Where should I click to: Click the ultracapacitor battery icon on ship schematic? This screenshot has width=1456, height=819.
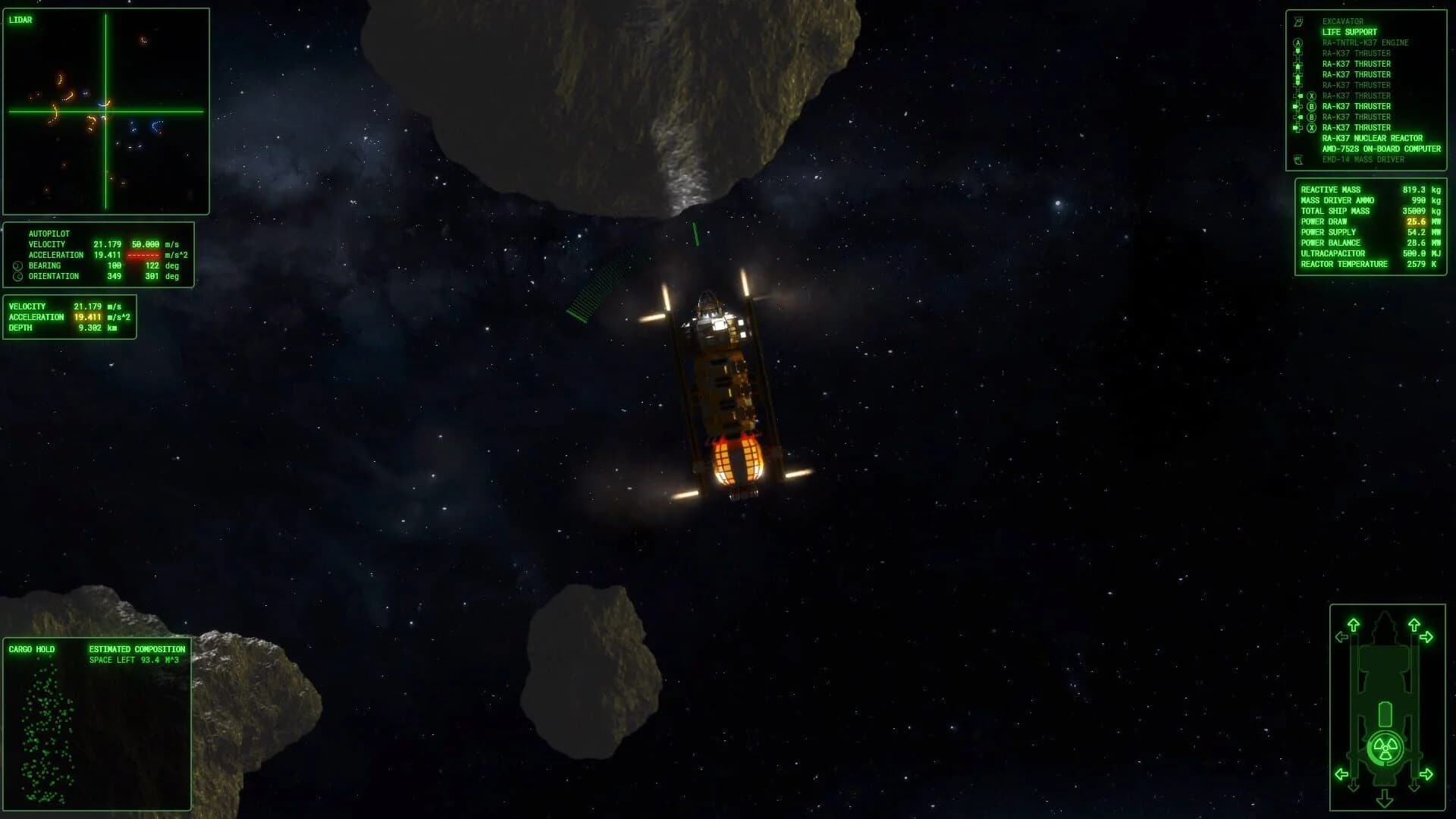click(x=1385, y=714)
